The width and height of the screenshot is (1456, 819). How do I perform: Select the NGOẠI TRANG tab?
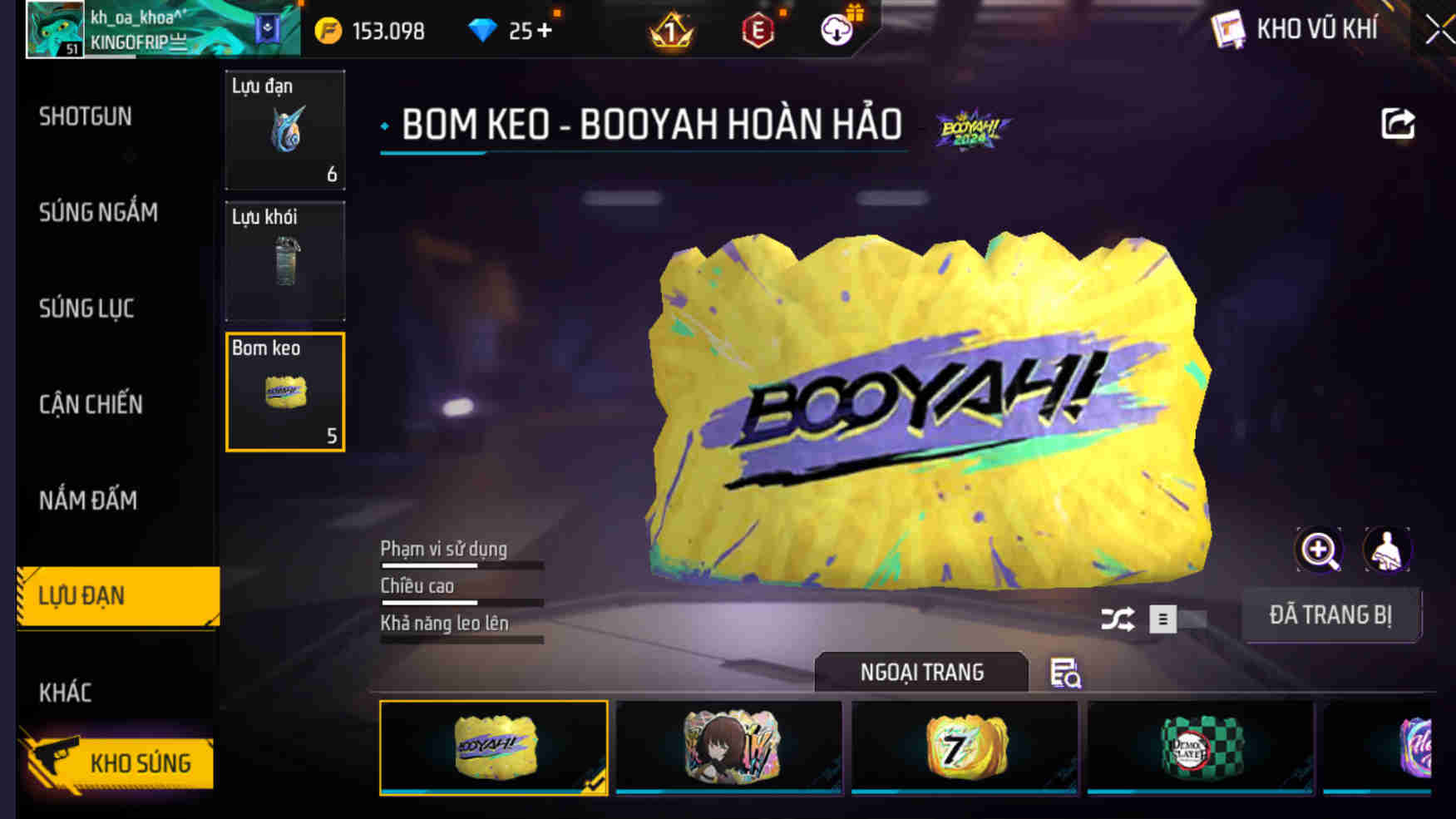[923, 672]
